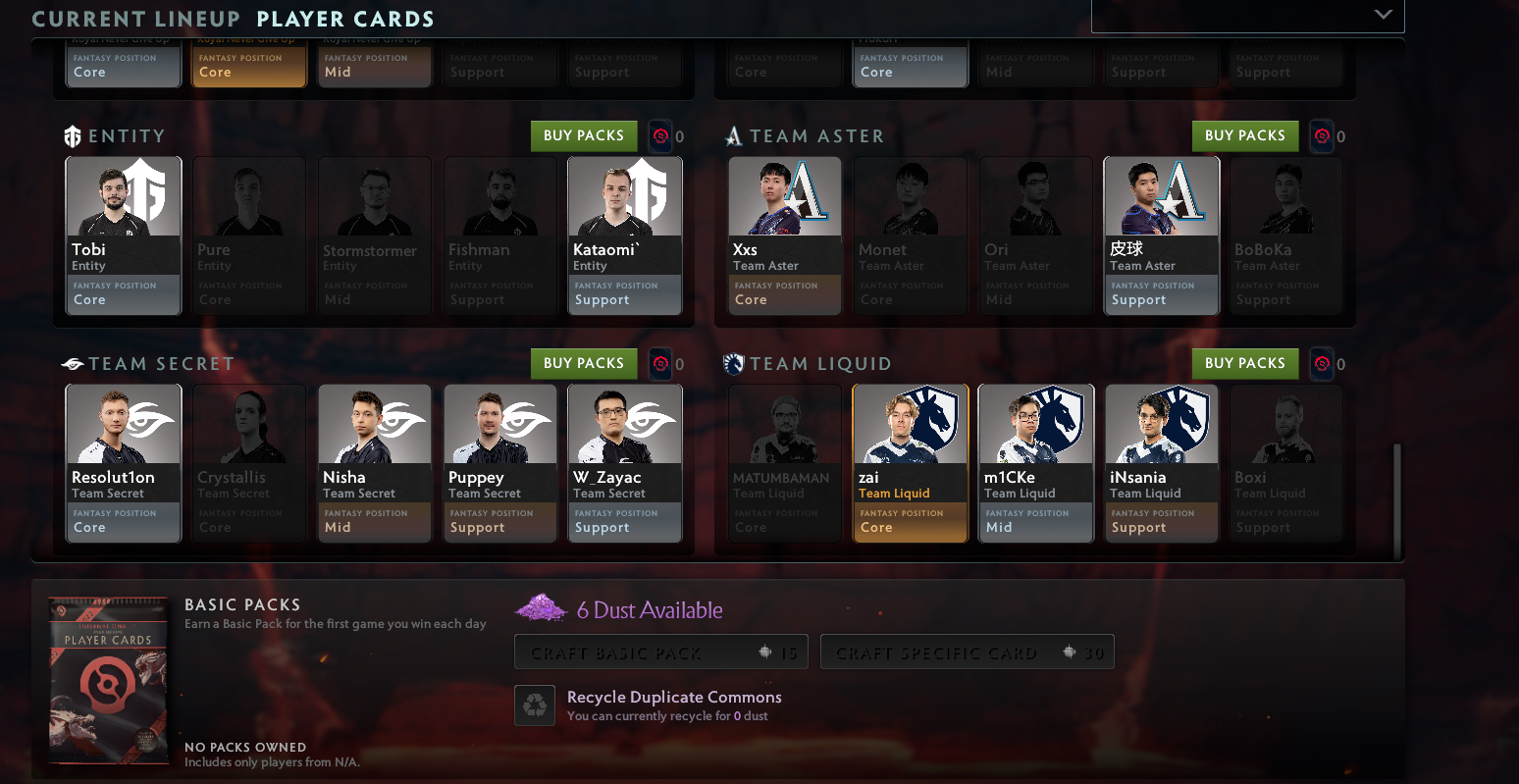Choose the iNsania support card

1161,463
